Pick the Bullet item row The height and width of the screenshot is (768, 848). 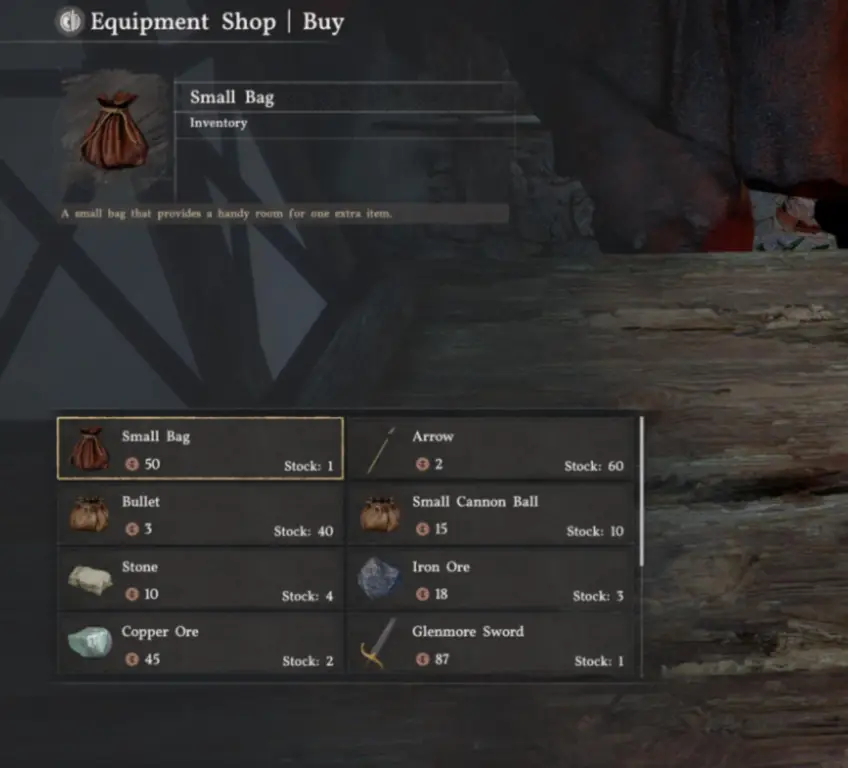(x=200, y=514)
